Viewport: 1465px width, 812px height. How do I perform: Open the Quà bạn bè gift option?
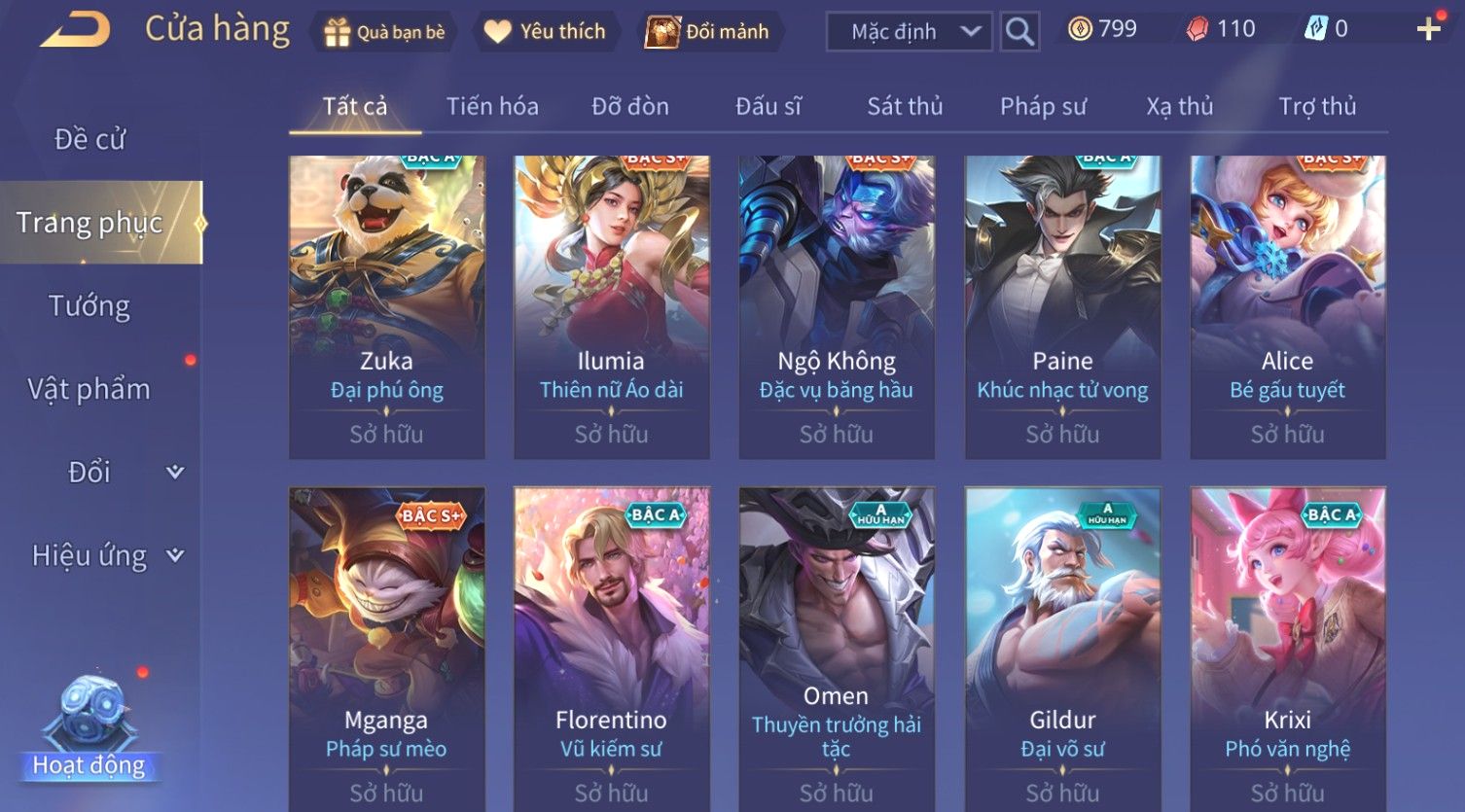(384, 32)
